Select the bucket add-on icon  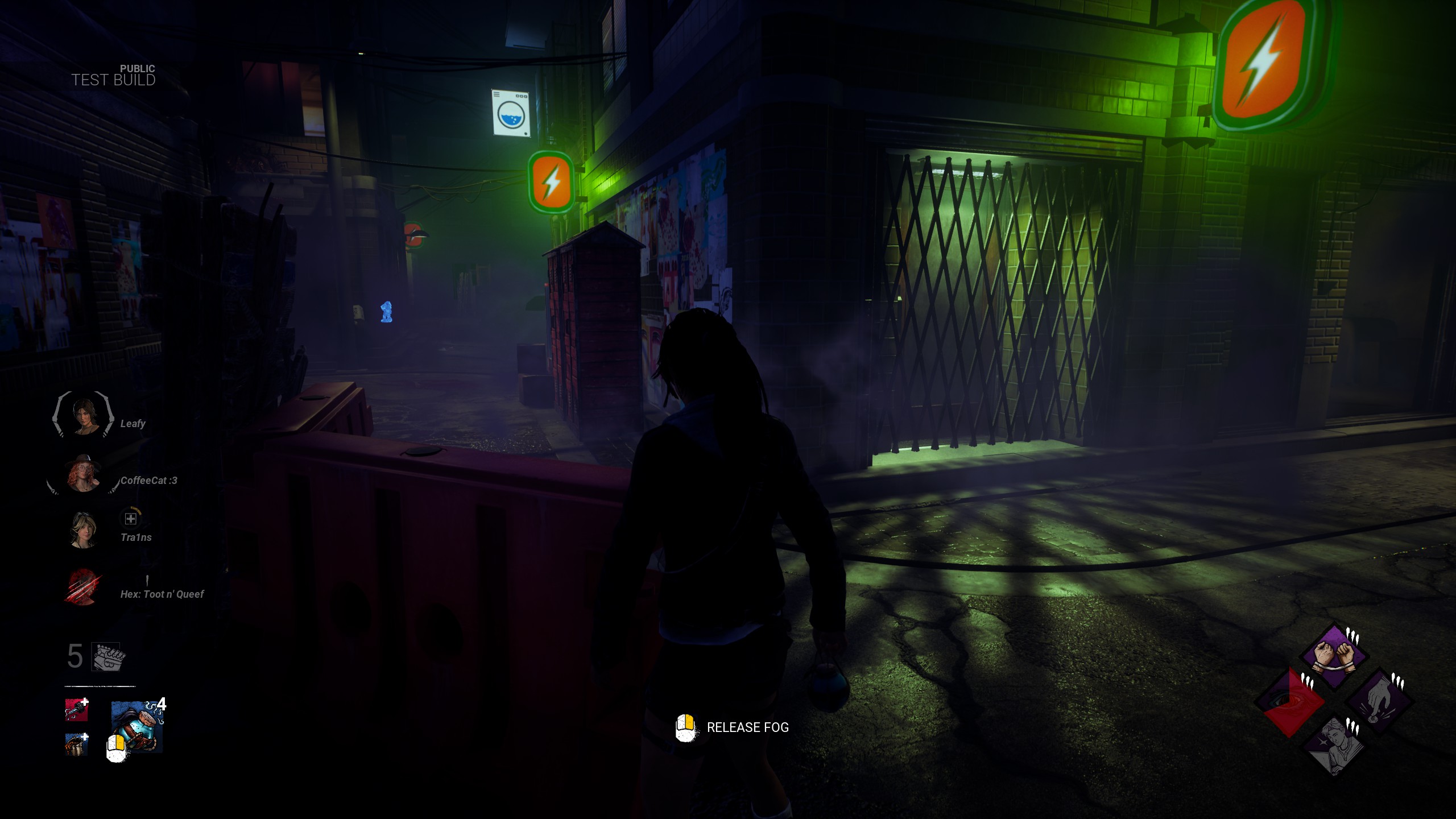pos(76,744)
